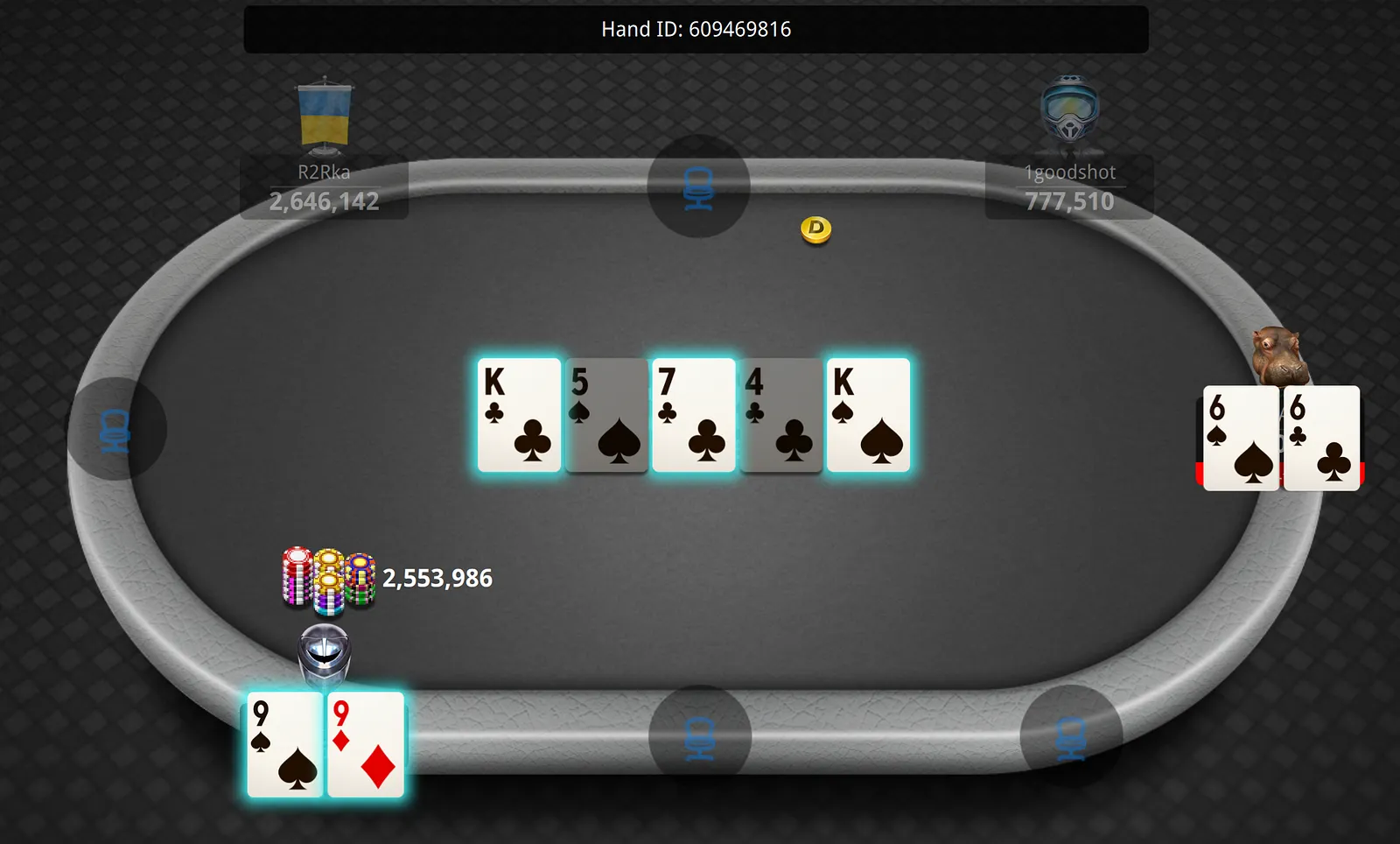Click the silver robot player avatar
This screenshot has height=844, width=1400.
click(324, 653)
